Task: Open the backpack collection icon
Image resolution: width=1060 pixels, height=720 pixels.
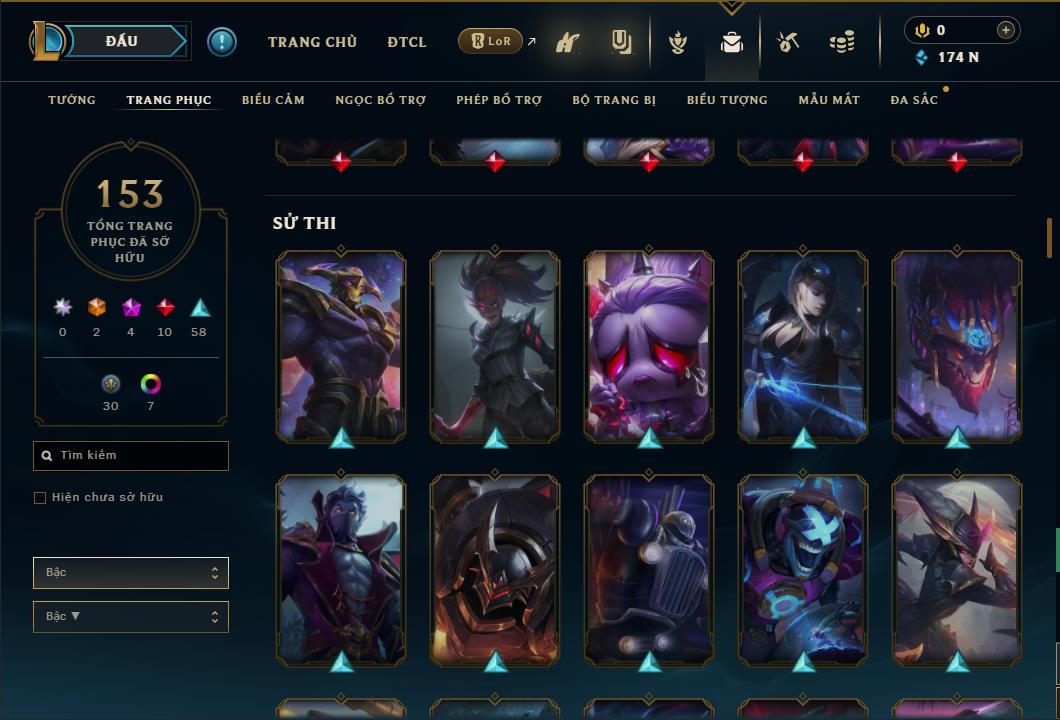Action: 732,43
